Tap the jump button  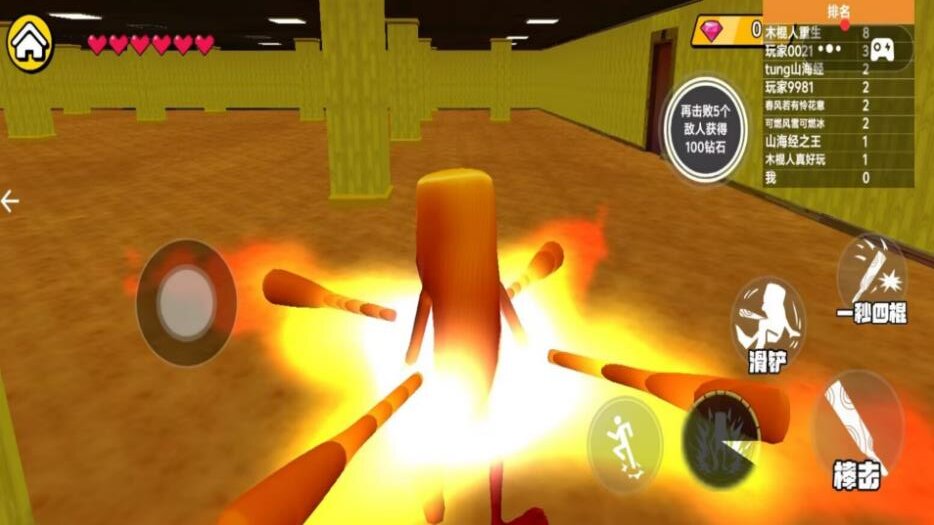click(624, 441)
